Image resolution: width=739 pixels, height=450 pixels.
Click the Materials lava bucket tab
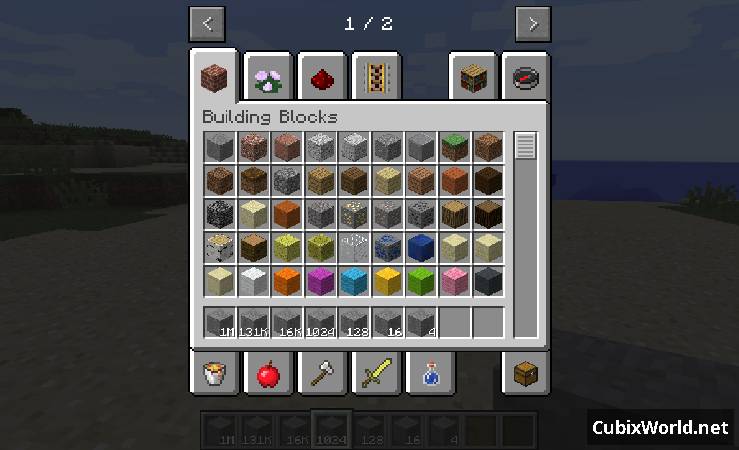213,375
